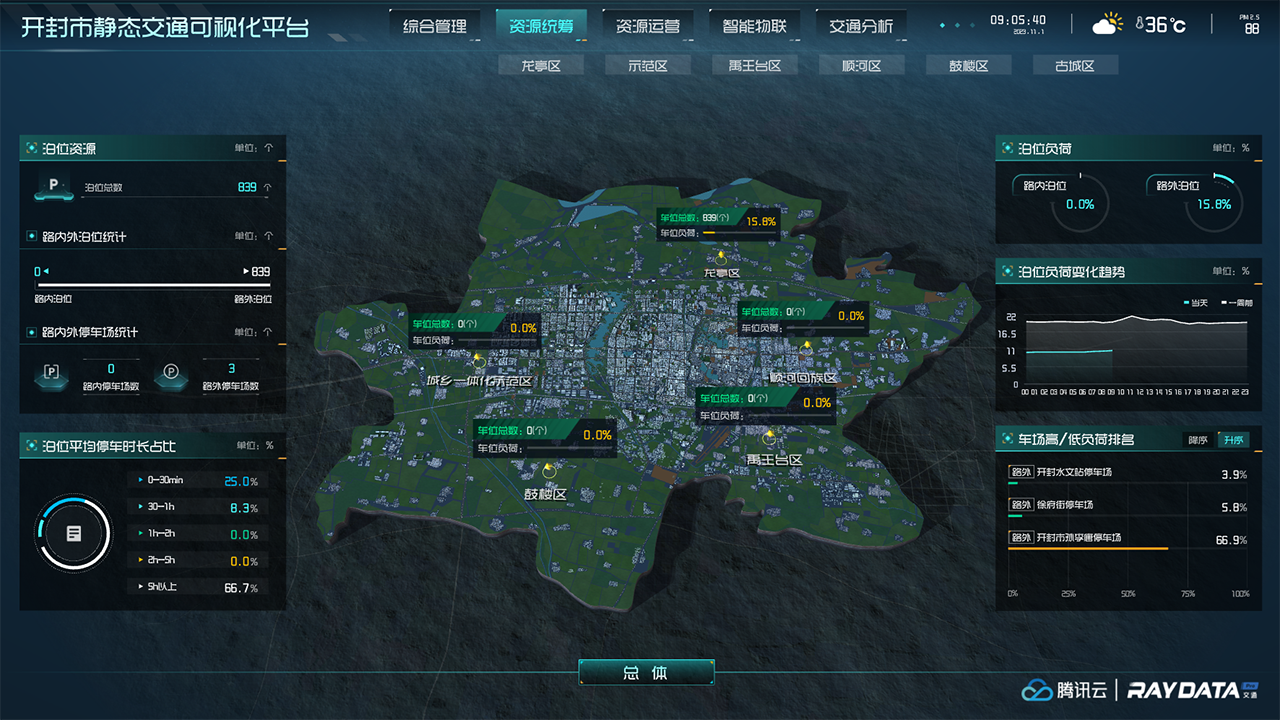Viewport: 1280px width, 720px height.
Task: Click the 总体 button at the bottom
Action: point(645,673)
